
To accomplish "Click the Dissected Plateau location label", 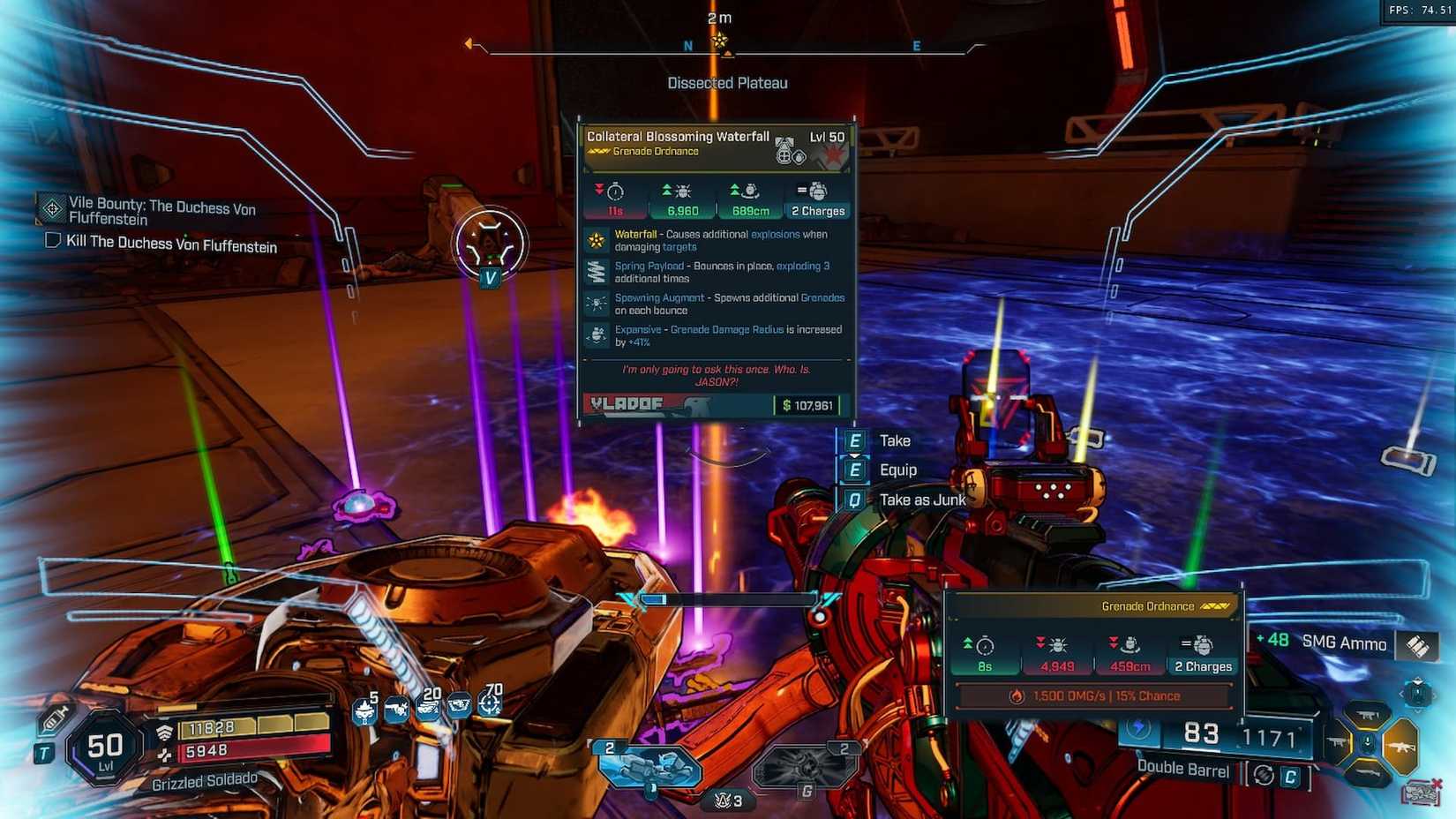I will 727,82.
